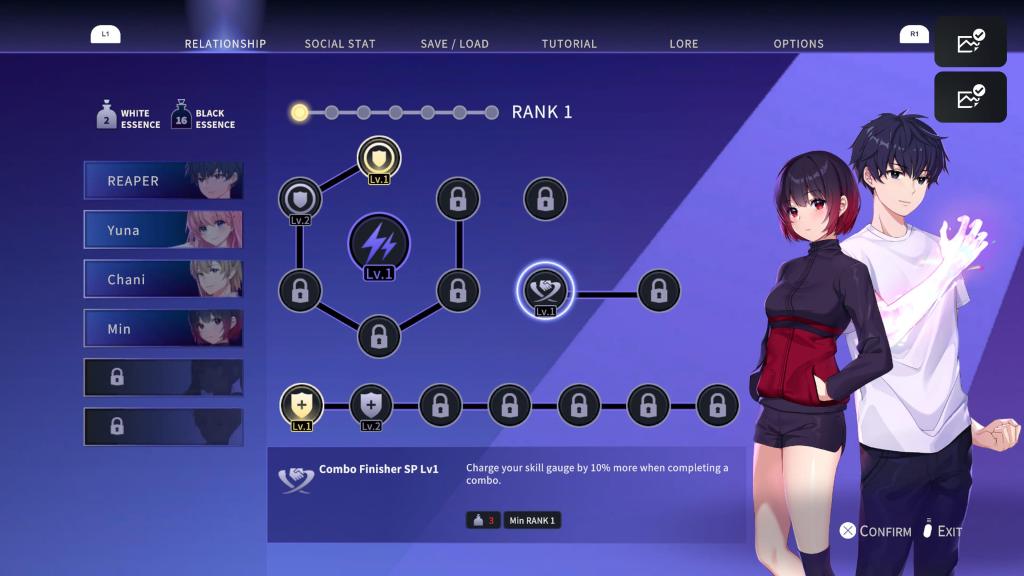Select the lightning bolt skill node
Image resolution: width=1024 pixels, height=576 pixels.
(379, 243)
